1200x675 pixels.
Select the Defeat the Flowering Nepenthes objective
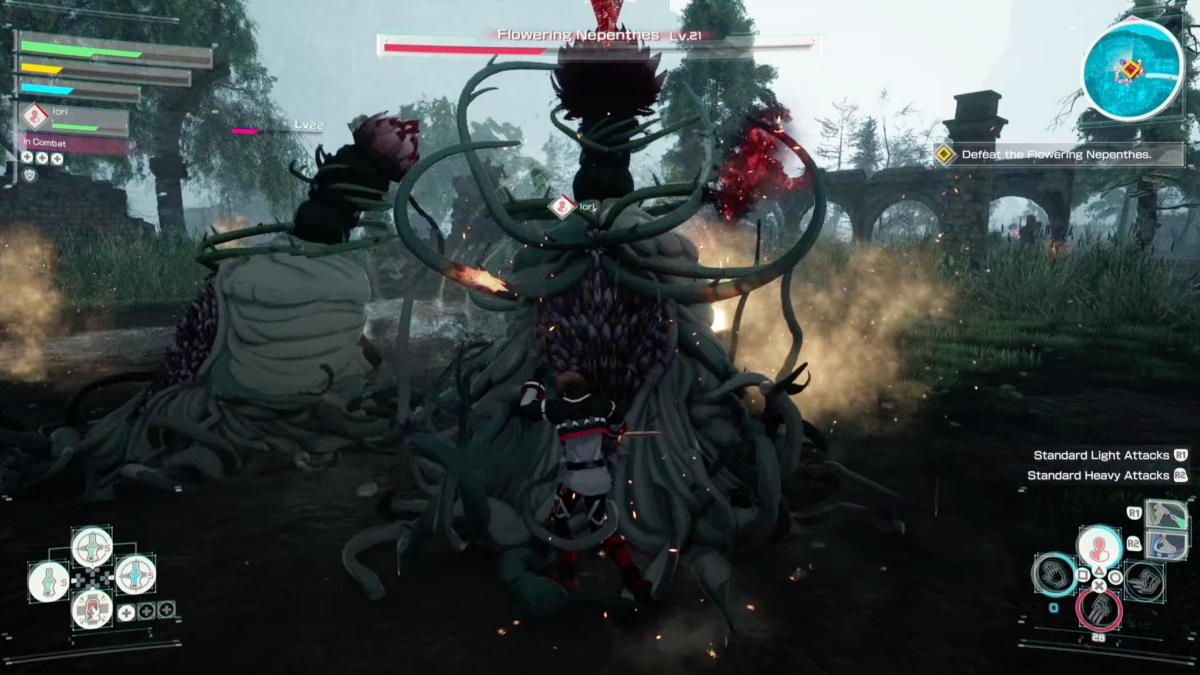(1058, 154)
